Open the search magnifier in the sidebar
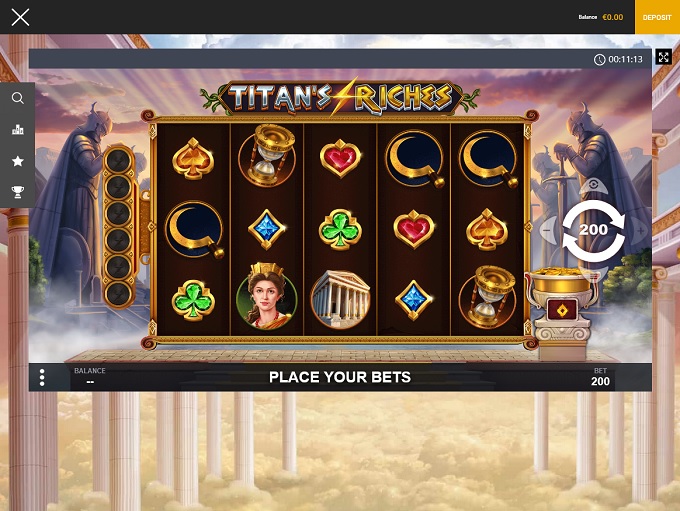This screenshot has width=680, height=511. 18,98
